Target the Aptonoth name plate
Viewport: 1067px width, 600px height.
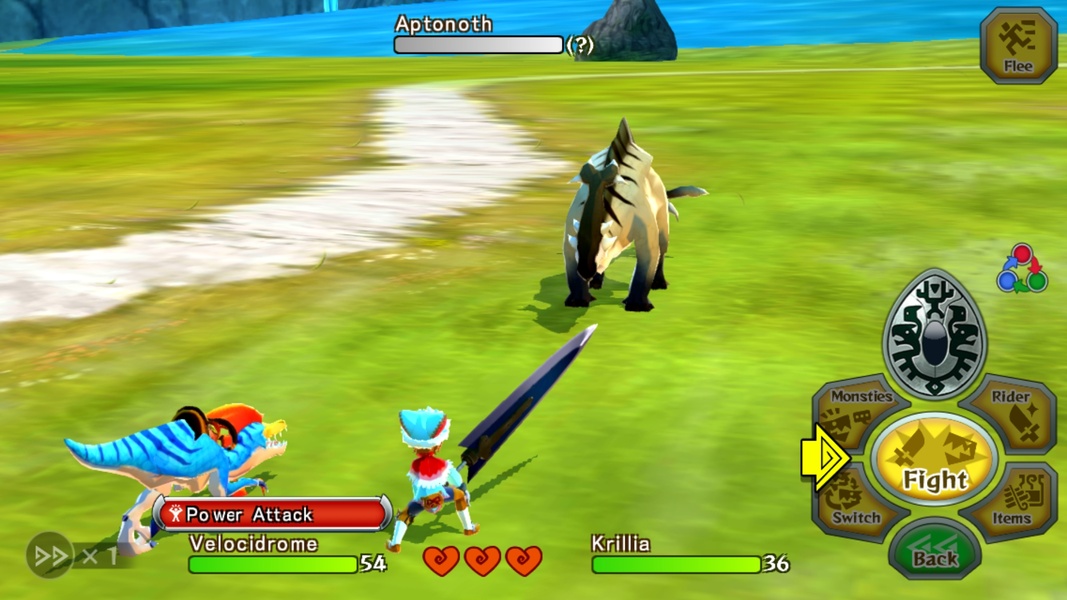(444, 24)
